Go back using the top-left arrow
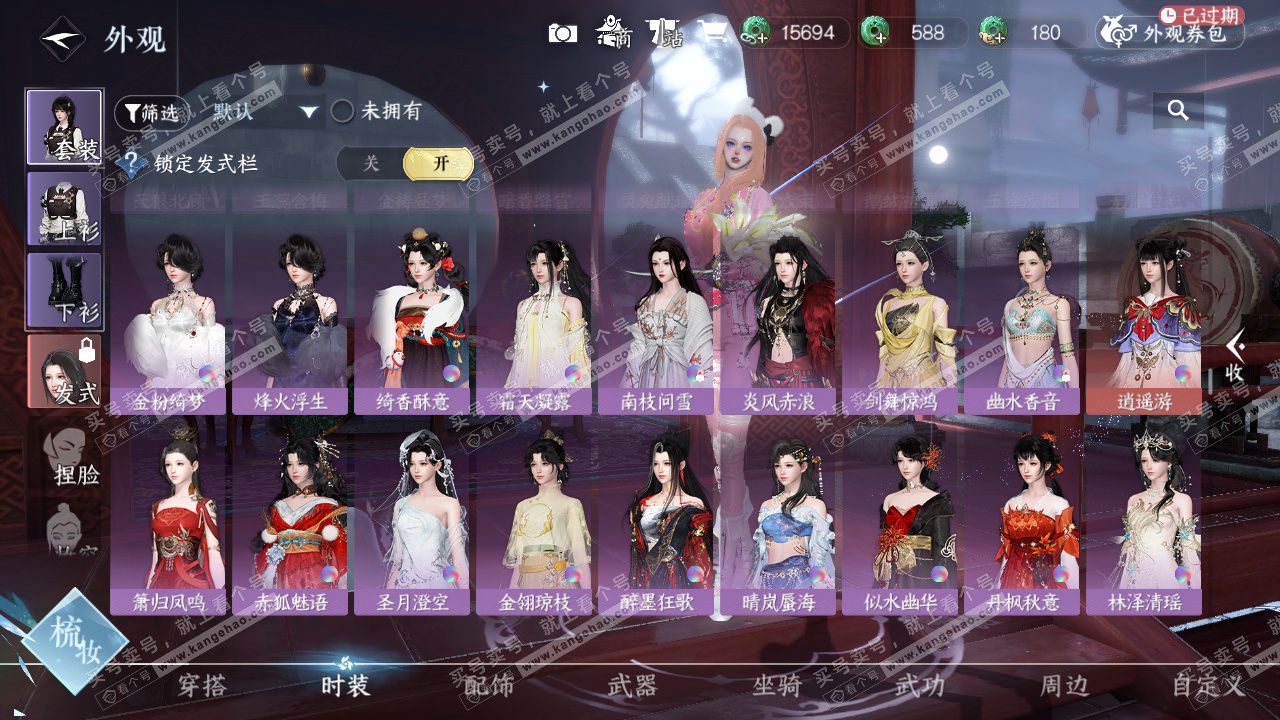1280x720 pixels. 62,39
